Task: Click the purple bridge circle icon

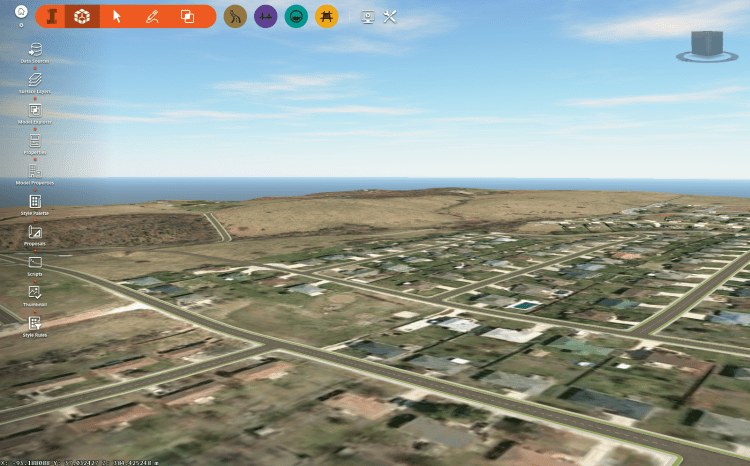Action: click(x=265, y=16)
